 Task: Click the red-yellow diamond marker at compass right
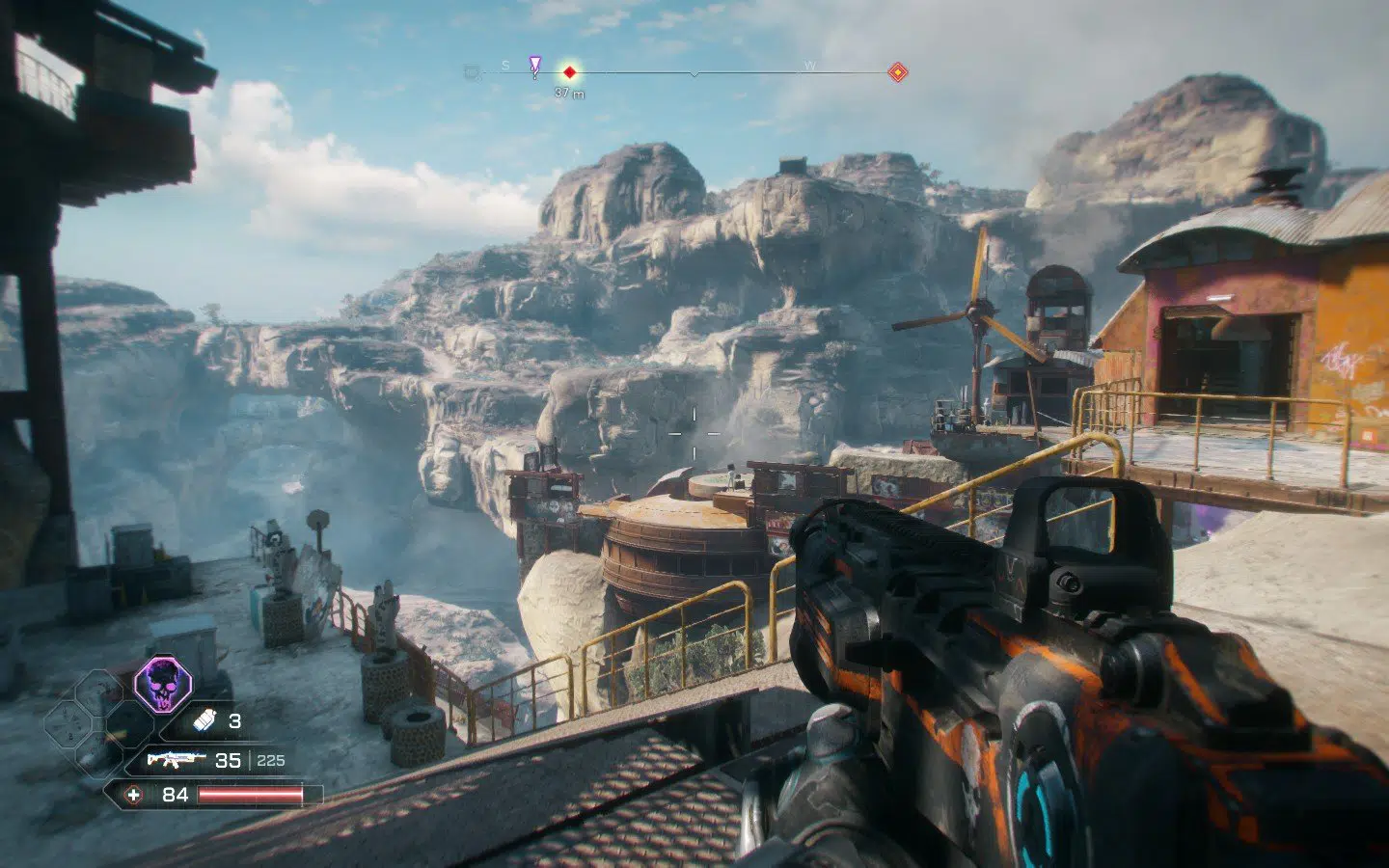click(x=898, y=71)
